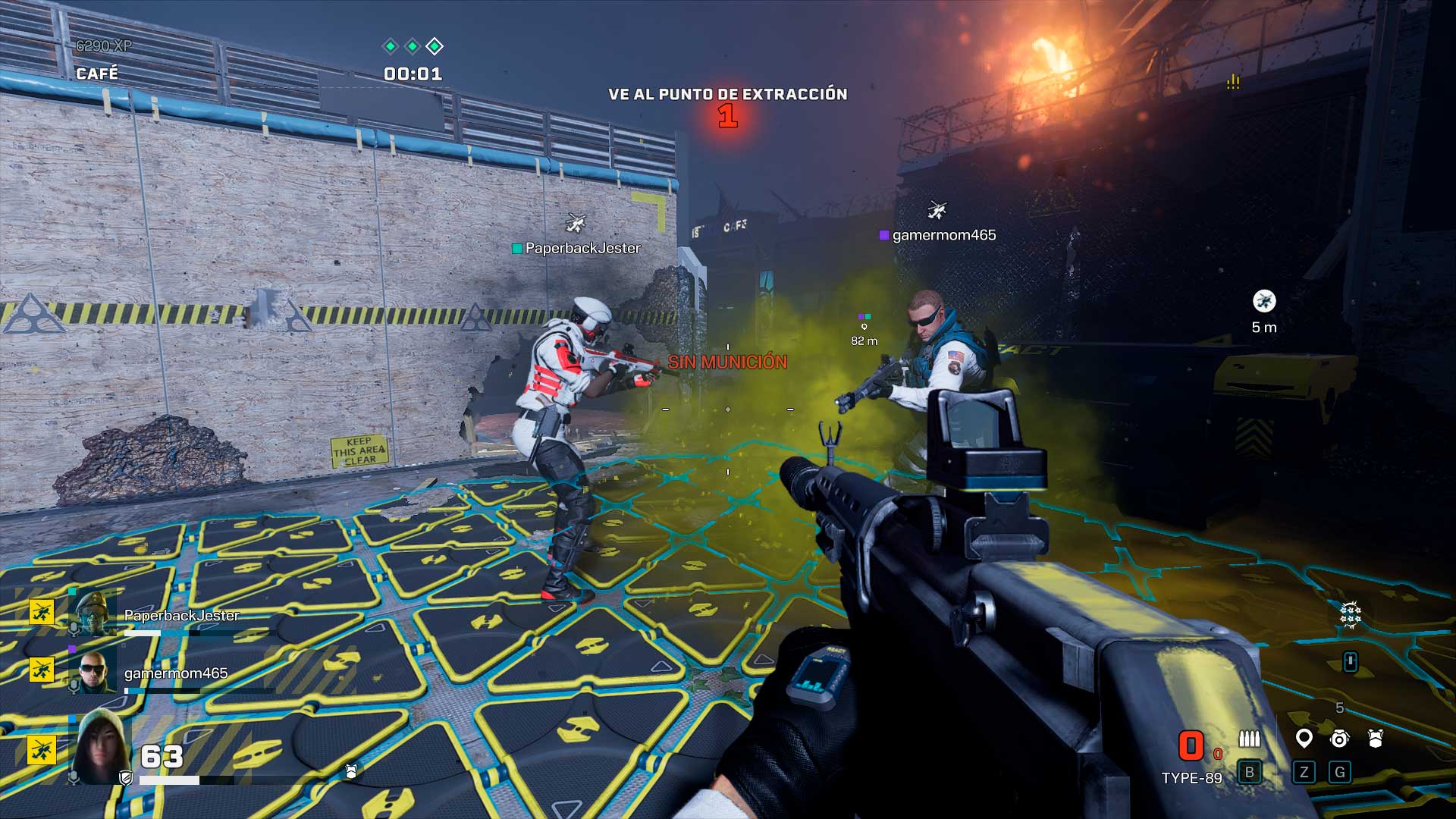Select the body armor gear icon
The image size is (1456, 819).
coord(1376,739)
